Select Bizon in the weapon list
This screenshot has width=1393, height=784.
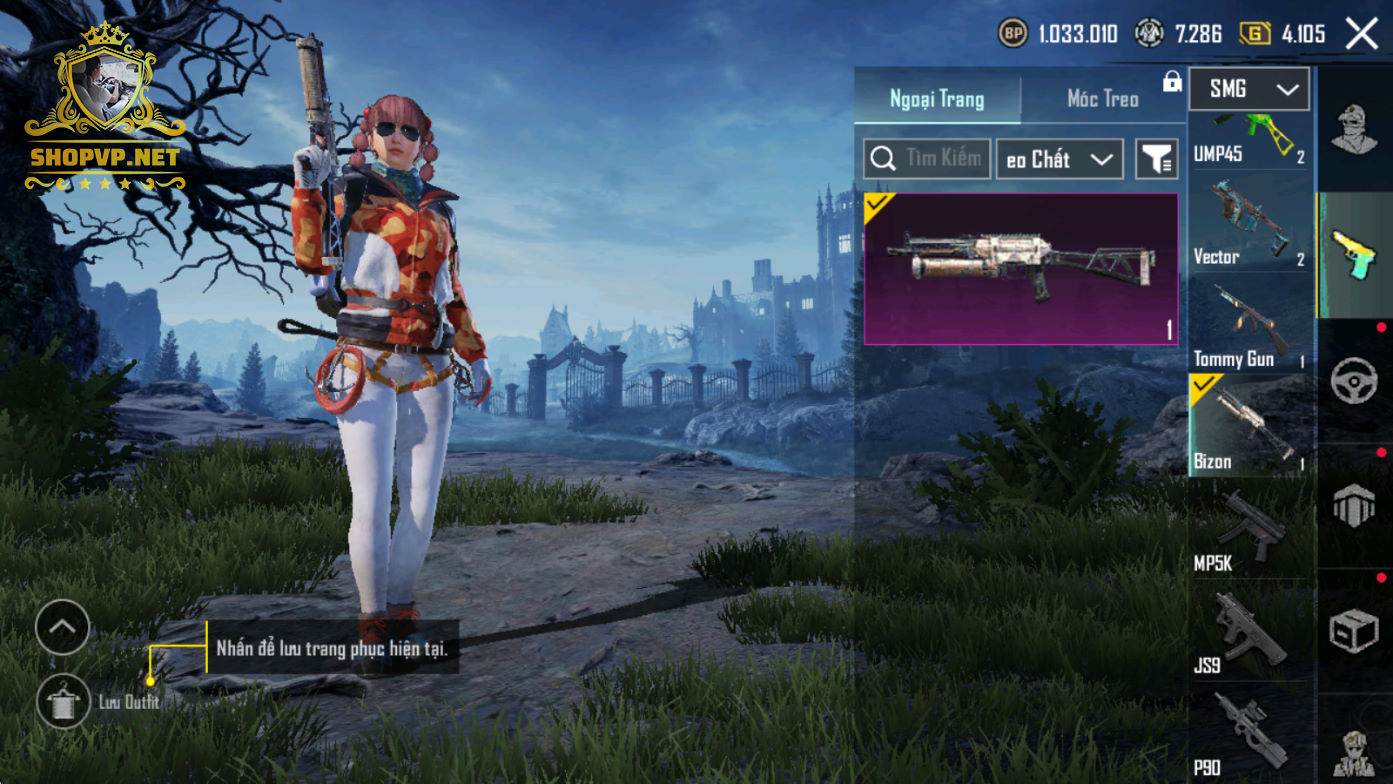point(1249,425)
